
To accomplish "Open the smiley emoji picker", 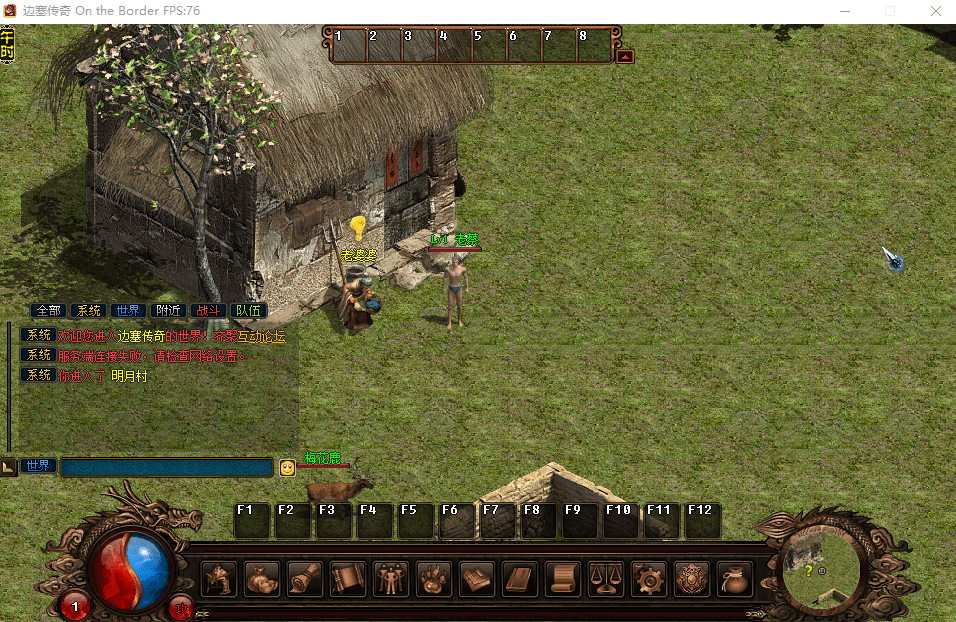I will click(x=288, y=467).
